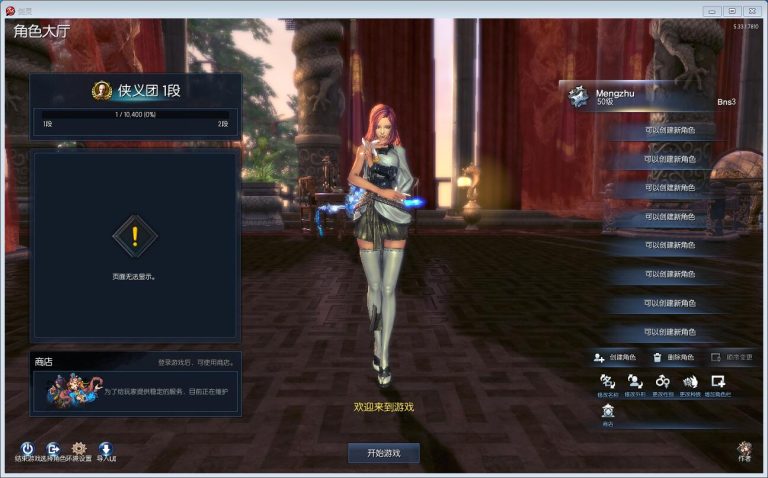Click 创建角色 to create a character
Screen dimensions: 768x478
(x=614, y=357)
